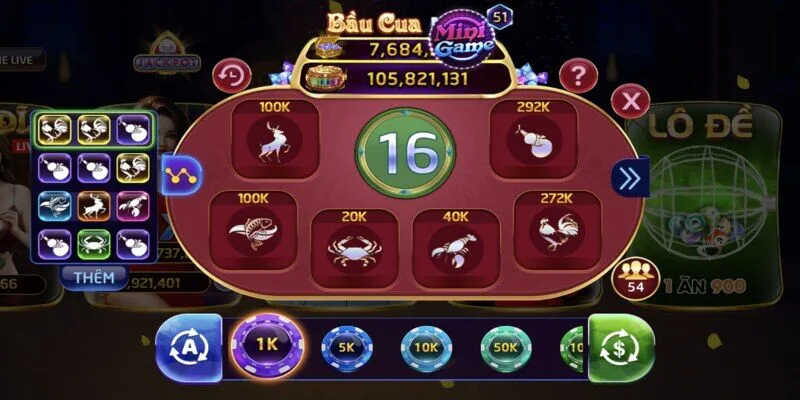Expand the double-arrow side panel
The height and width of the screenshot is (400, 800).
pyautogui.click(x=630, y=178)
